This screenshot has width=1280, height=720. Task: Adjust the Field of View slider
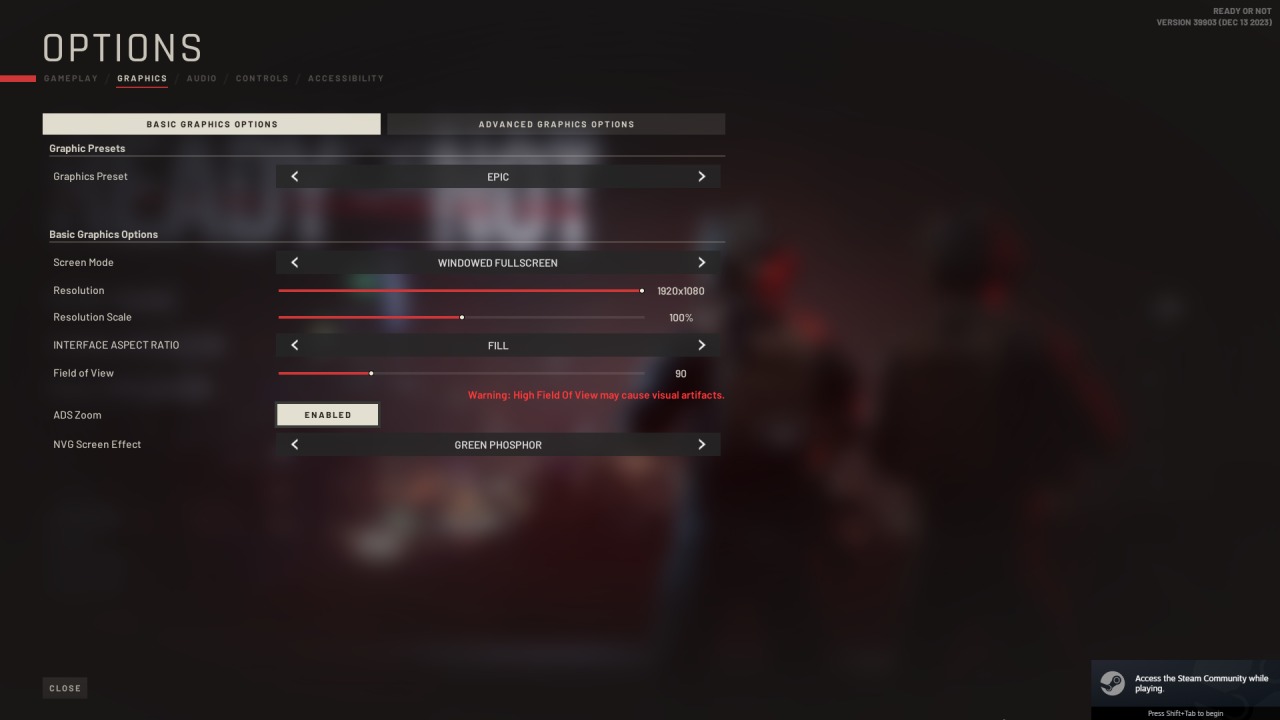[x=371, y=373]
